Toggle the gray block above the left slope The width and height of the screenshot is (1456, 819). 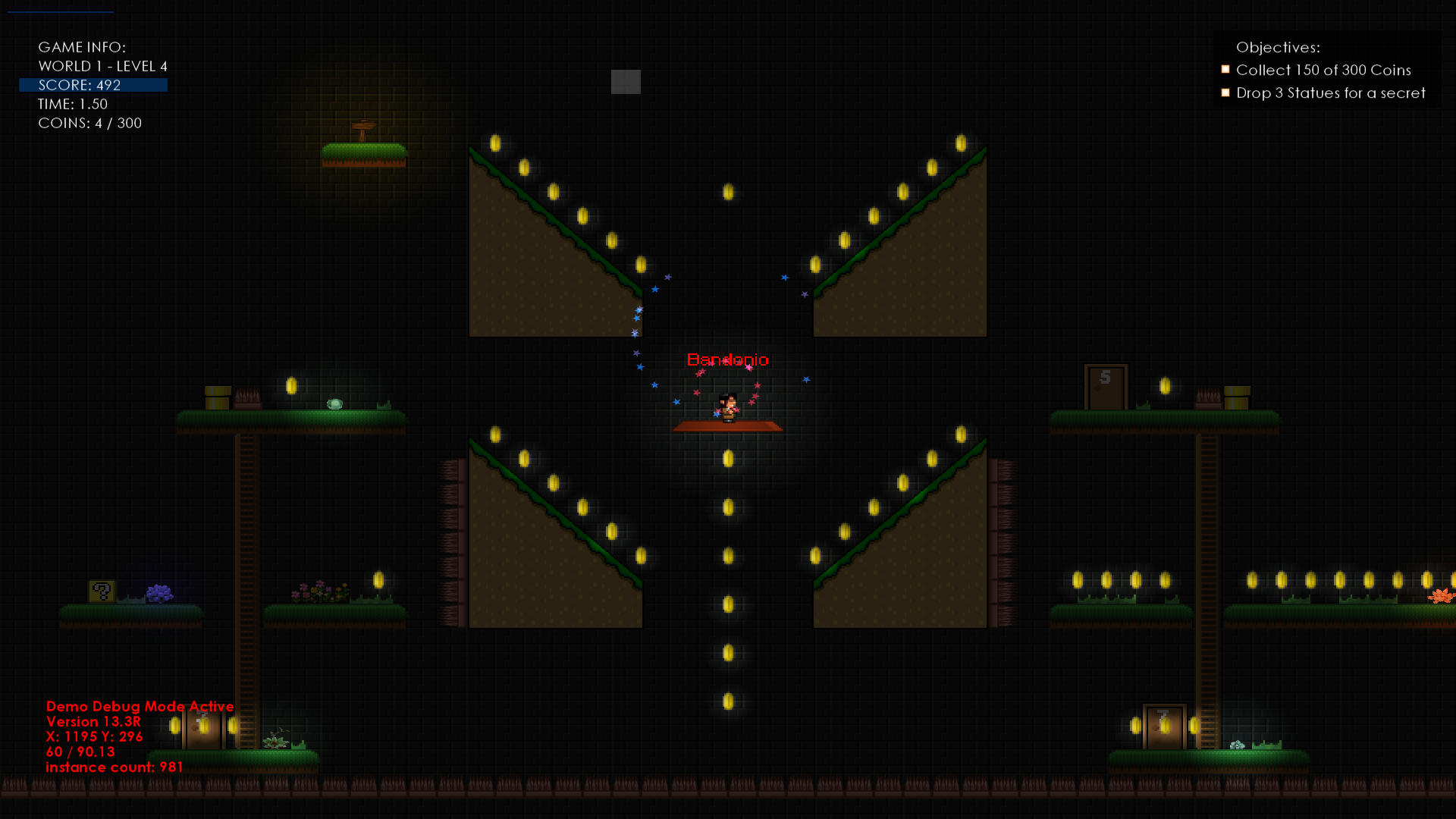626,82
